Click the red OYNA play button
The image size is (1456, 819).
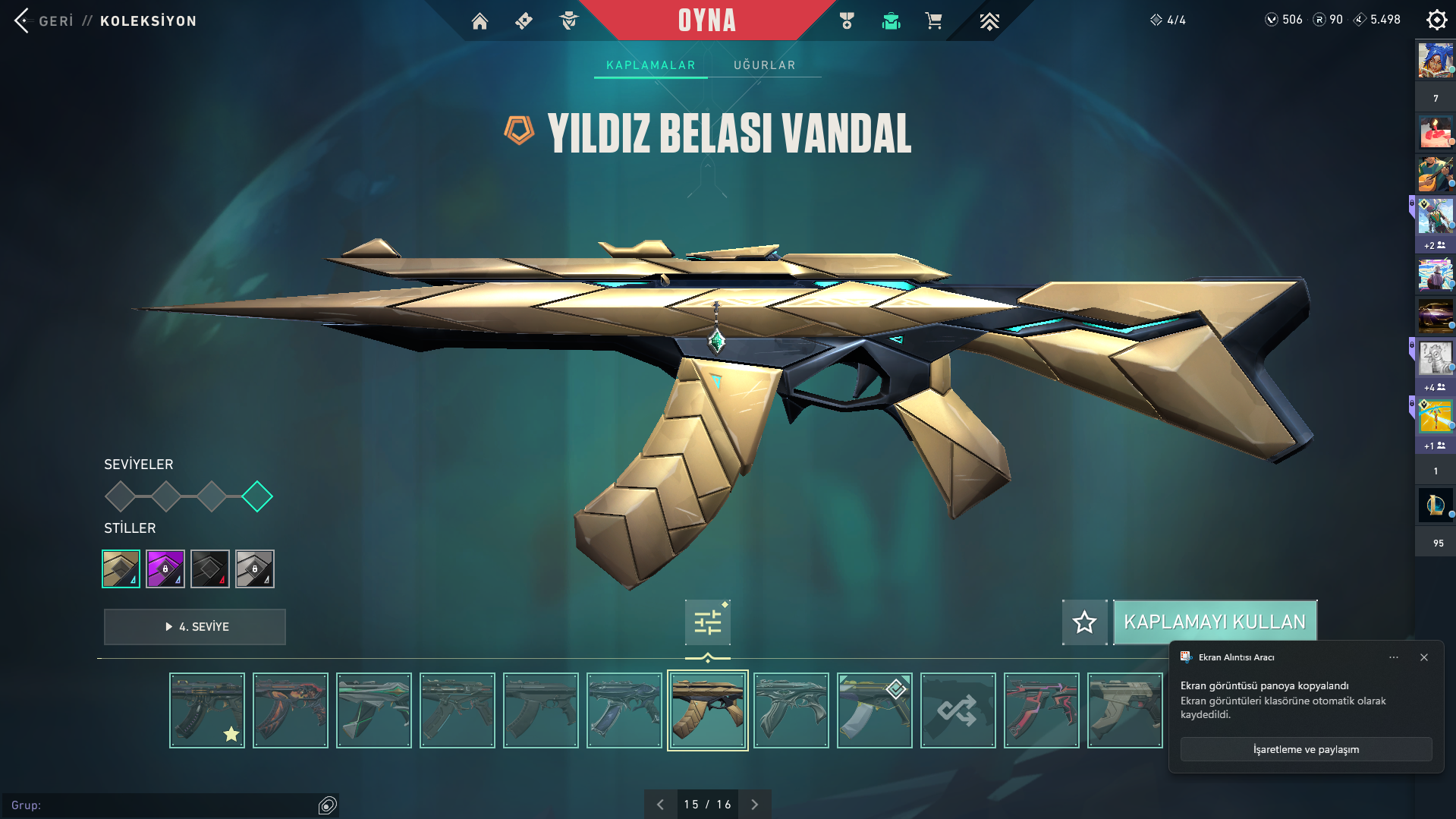[x=706, y=20]
